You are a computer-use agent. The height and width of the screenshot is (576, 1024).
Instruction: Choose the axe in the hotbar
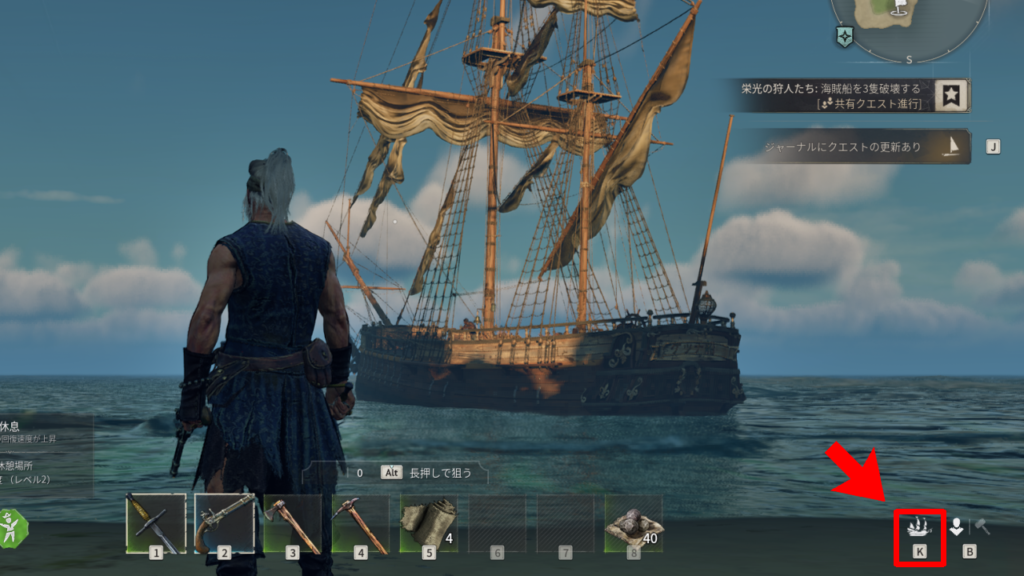pyautogui.click(x=292, y=523)
